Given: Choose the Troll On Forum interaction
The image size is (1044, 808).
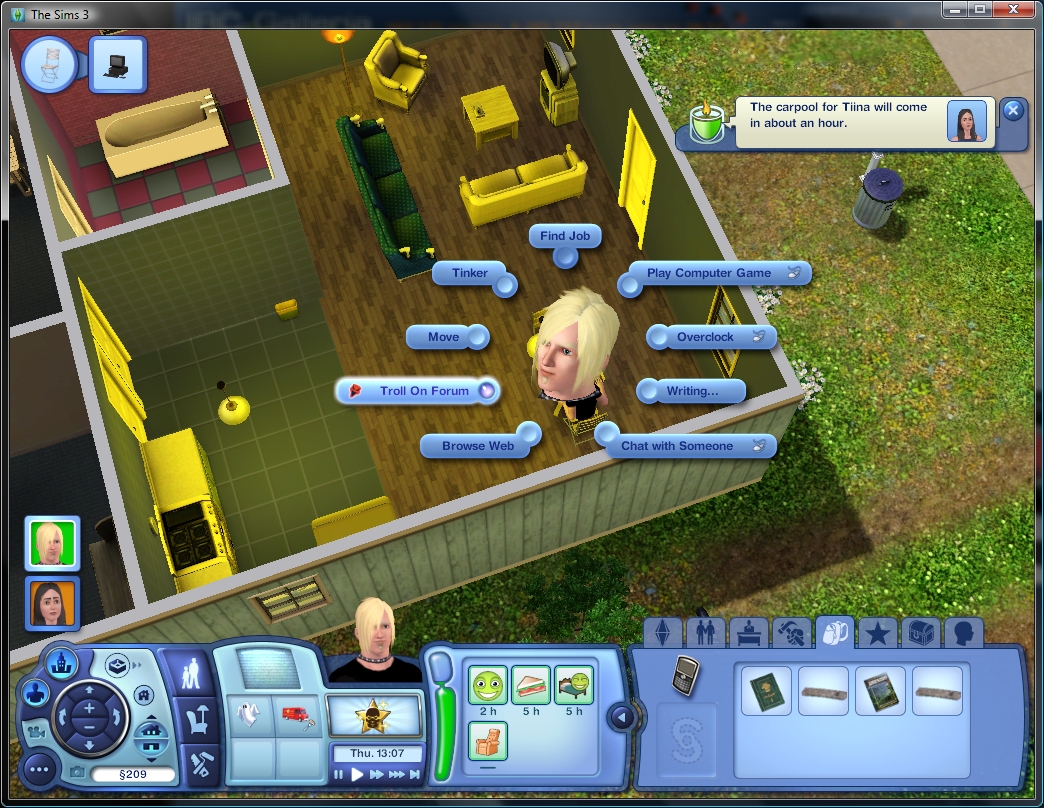Looking at the screenshot, I should 424,391.
